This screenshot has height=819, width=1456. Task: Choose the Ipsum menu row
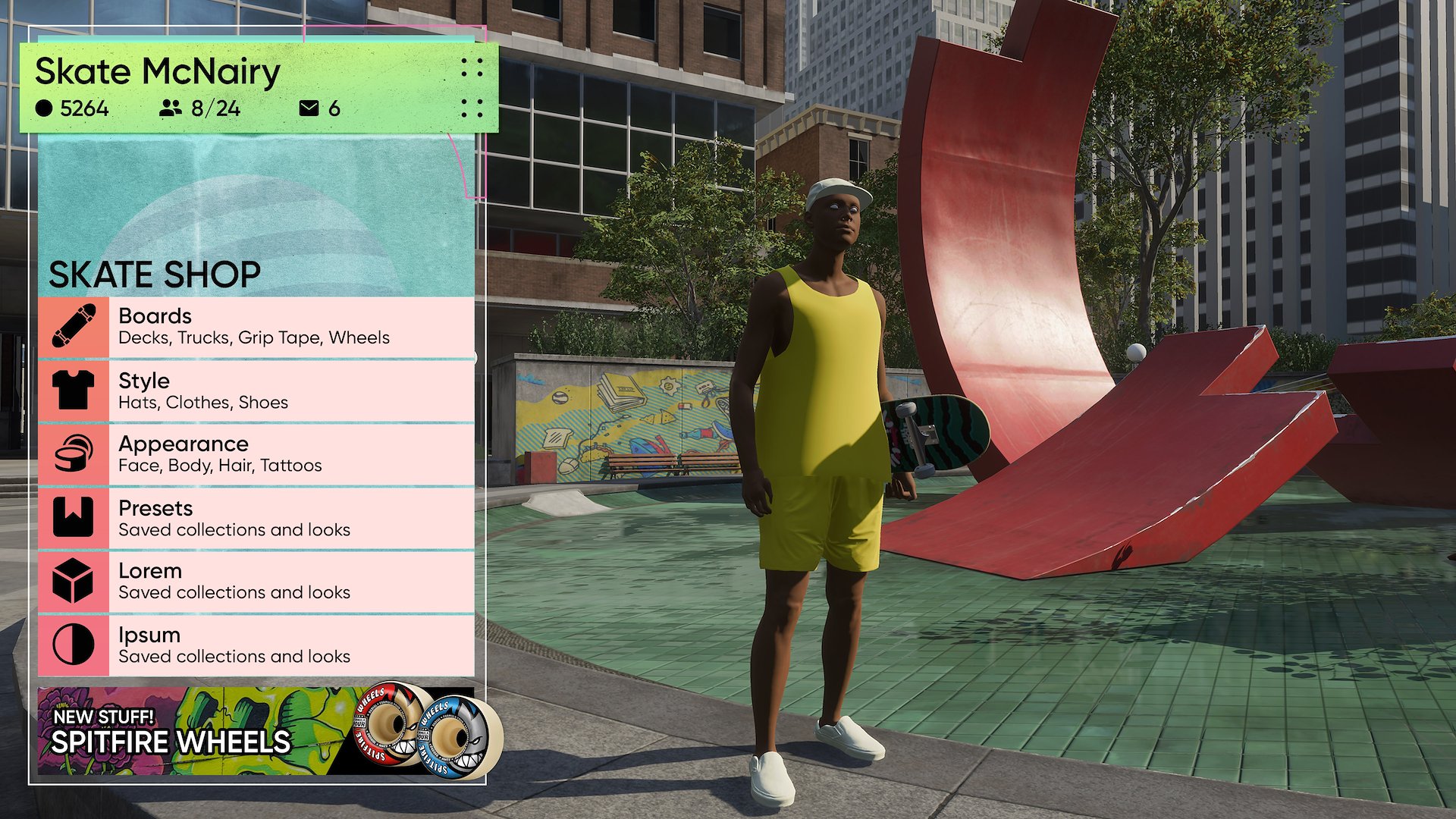[x=256, y=645]
